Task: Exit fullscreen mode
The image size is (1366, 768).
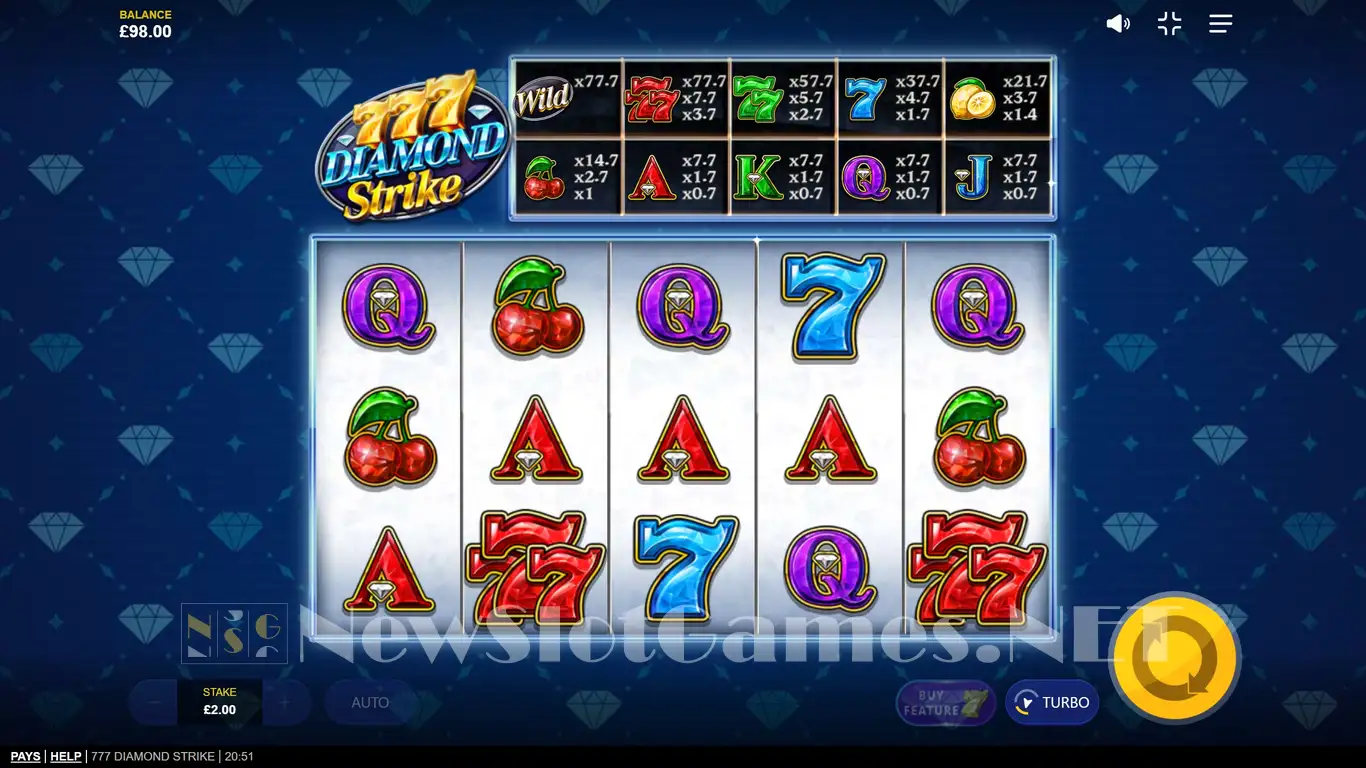Action: pyautogui.click(x=1169, y=24)
